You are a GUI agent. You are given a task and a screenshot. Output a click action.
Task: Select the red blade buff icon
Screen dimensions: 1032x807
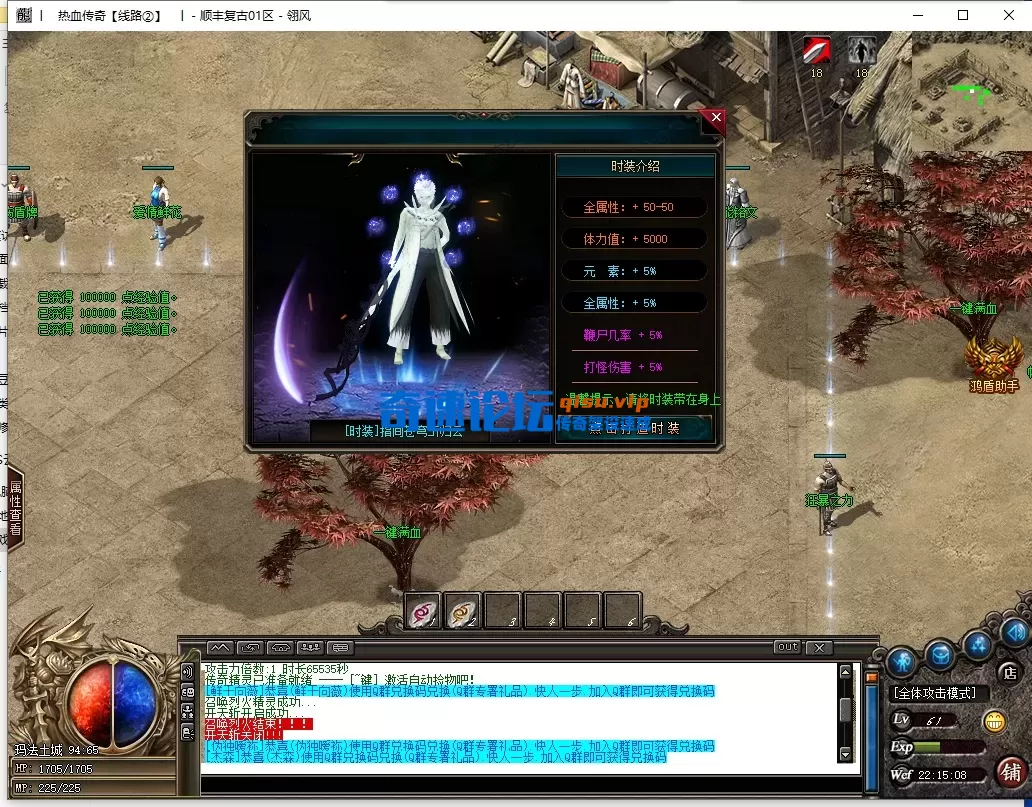(x=817, y=50)
